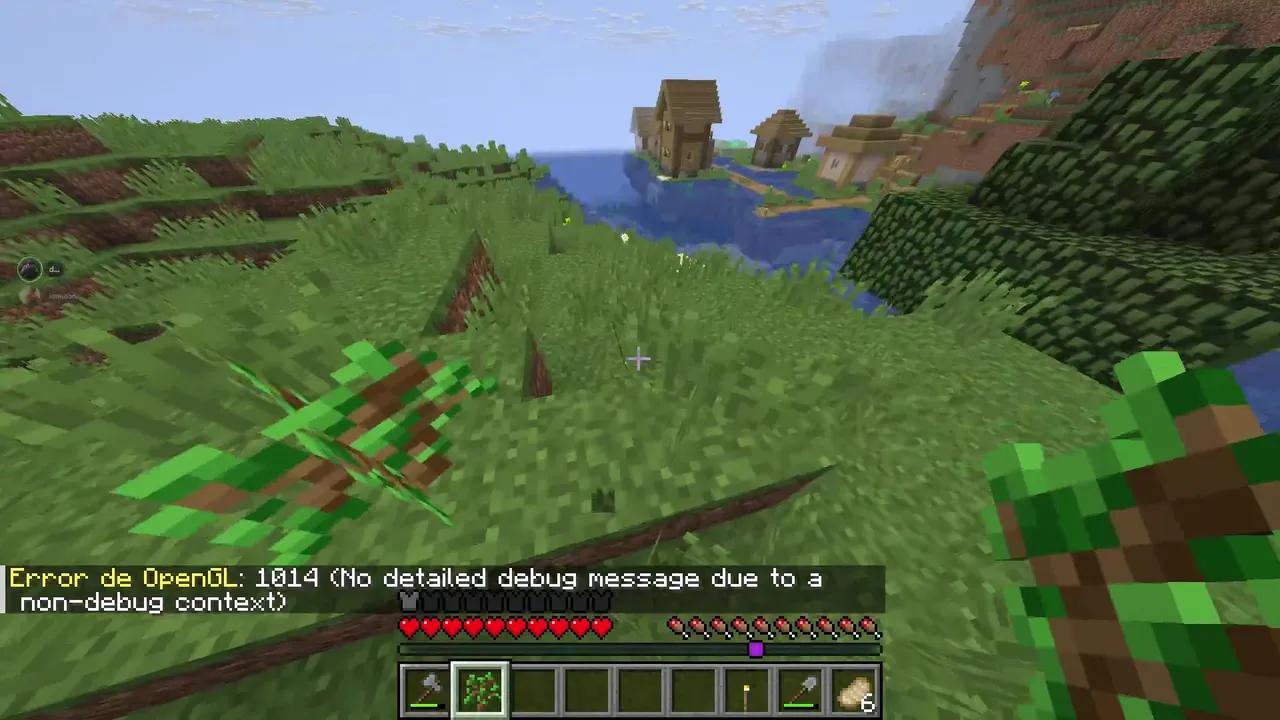This screenshot has width=1280, height=720.
Task: Click the rabbit hide stack showing count six
Action: pos(854,690)
